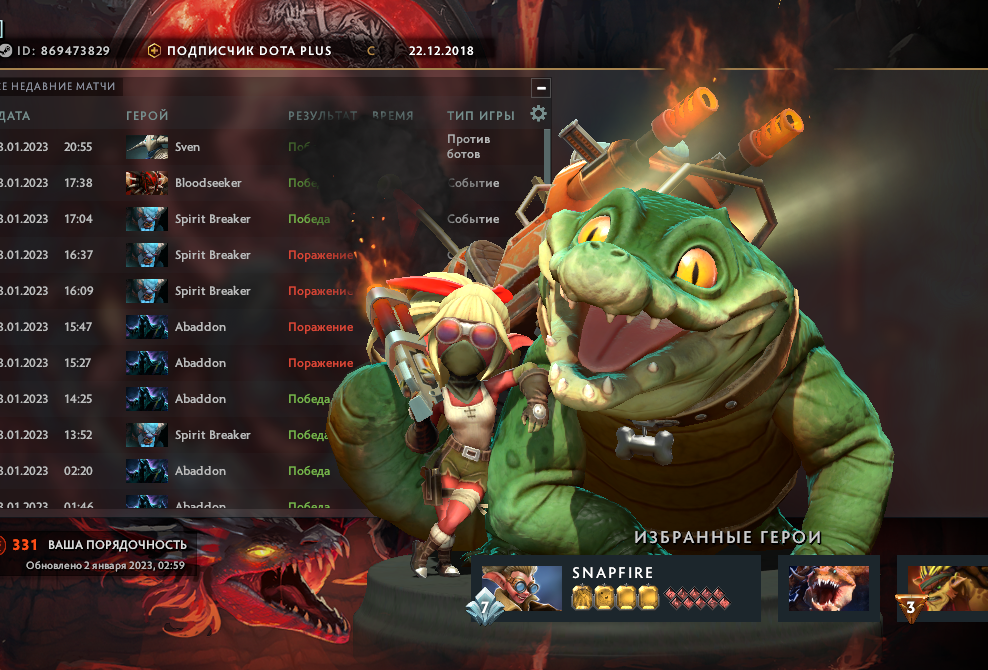Click the Герой column header

coord(147,116)
